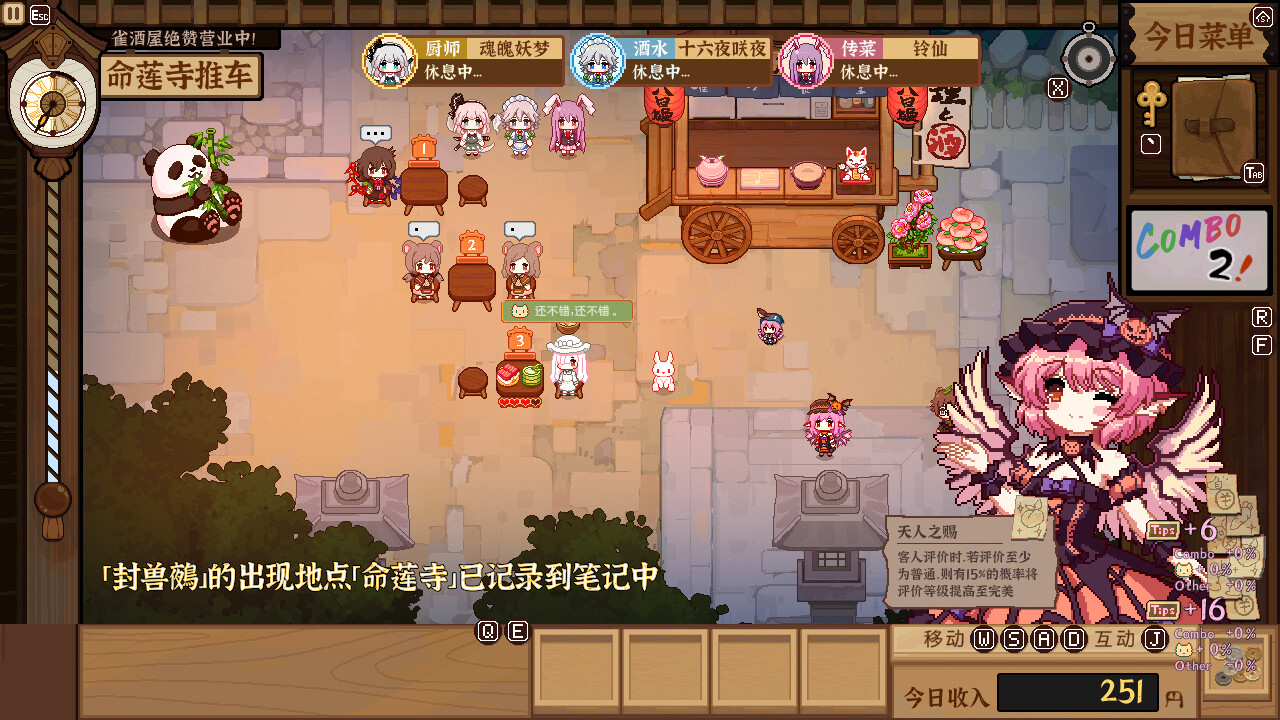Click the compass dial near the cart
1280x720 pixels.
click(1087, 57)
